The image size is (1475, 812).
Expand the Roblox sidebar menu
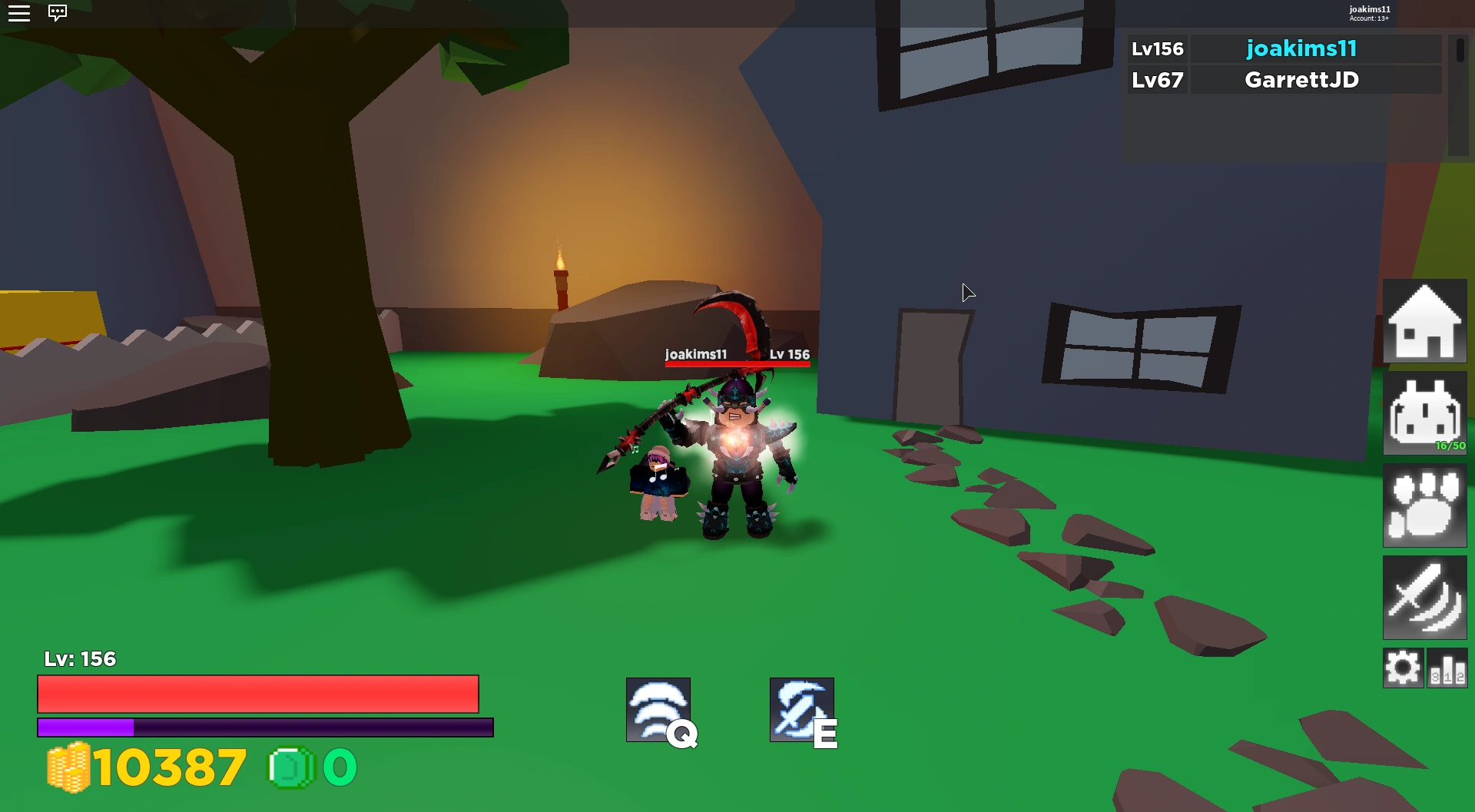pyautogui.click(x=19, y=13)
